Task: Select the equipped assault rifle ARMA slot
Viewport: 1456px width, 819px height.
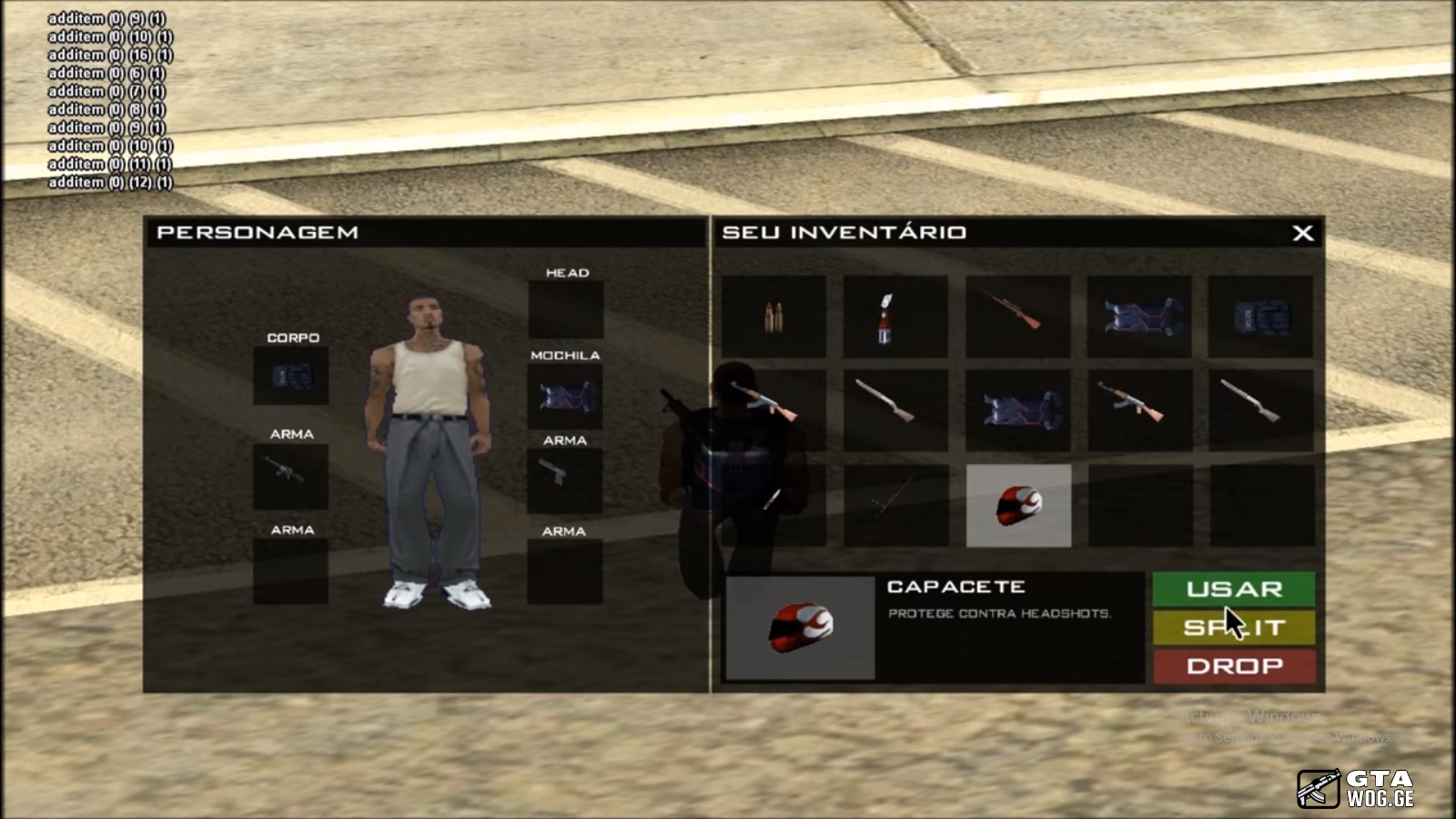Action: [290, 474]
